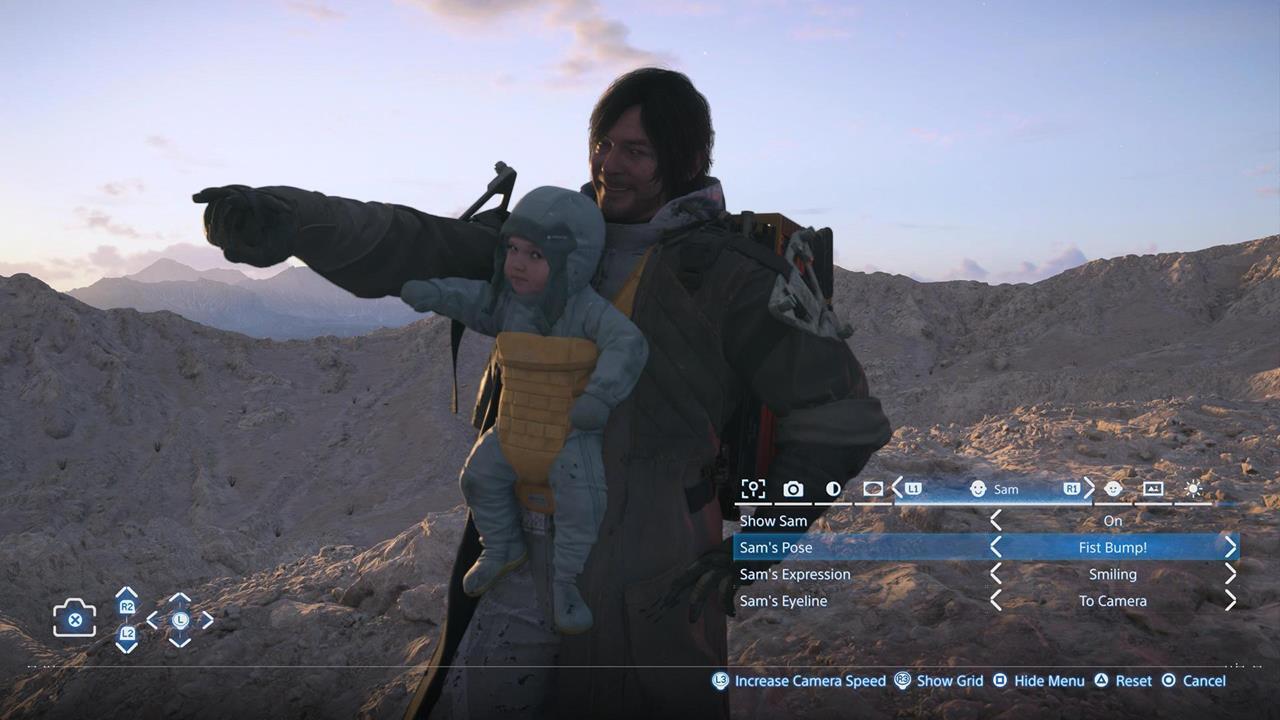The image size is (1280, 720).
Task: Select the camera settings tab icon
Action: [793, 489]
